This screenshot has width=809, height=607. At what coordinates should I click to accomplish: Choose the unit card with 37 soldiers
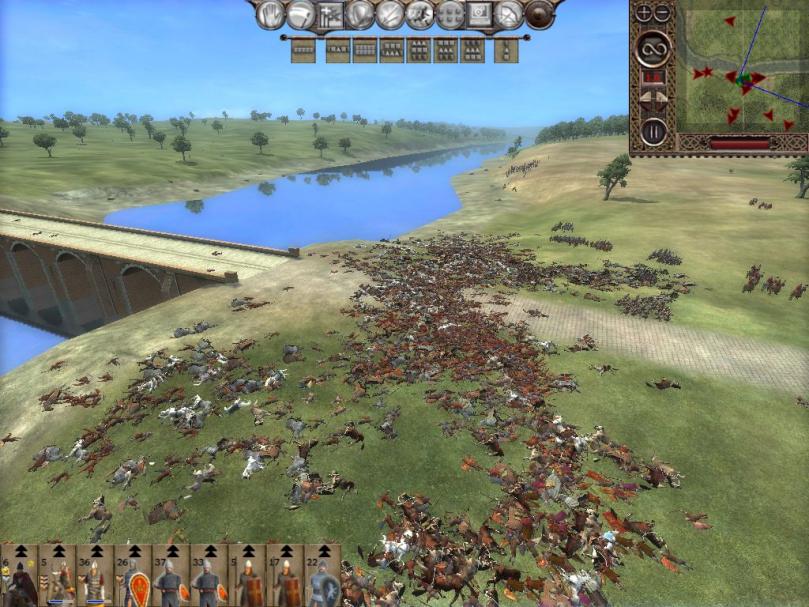172,578
